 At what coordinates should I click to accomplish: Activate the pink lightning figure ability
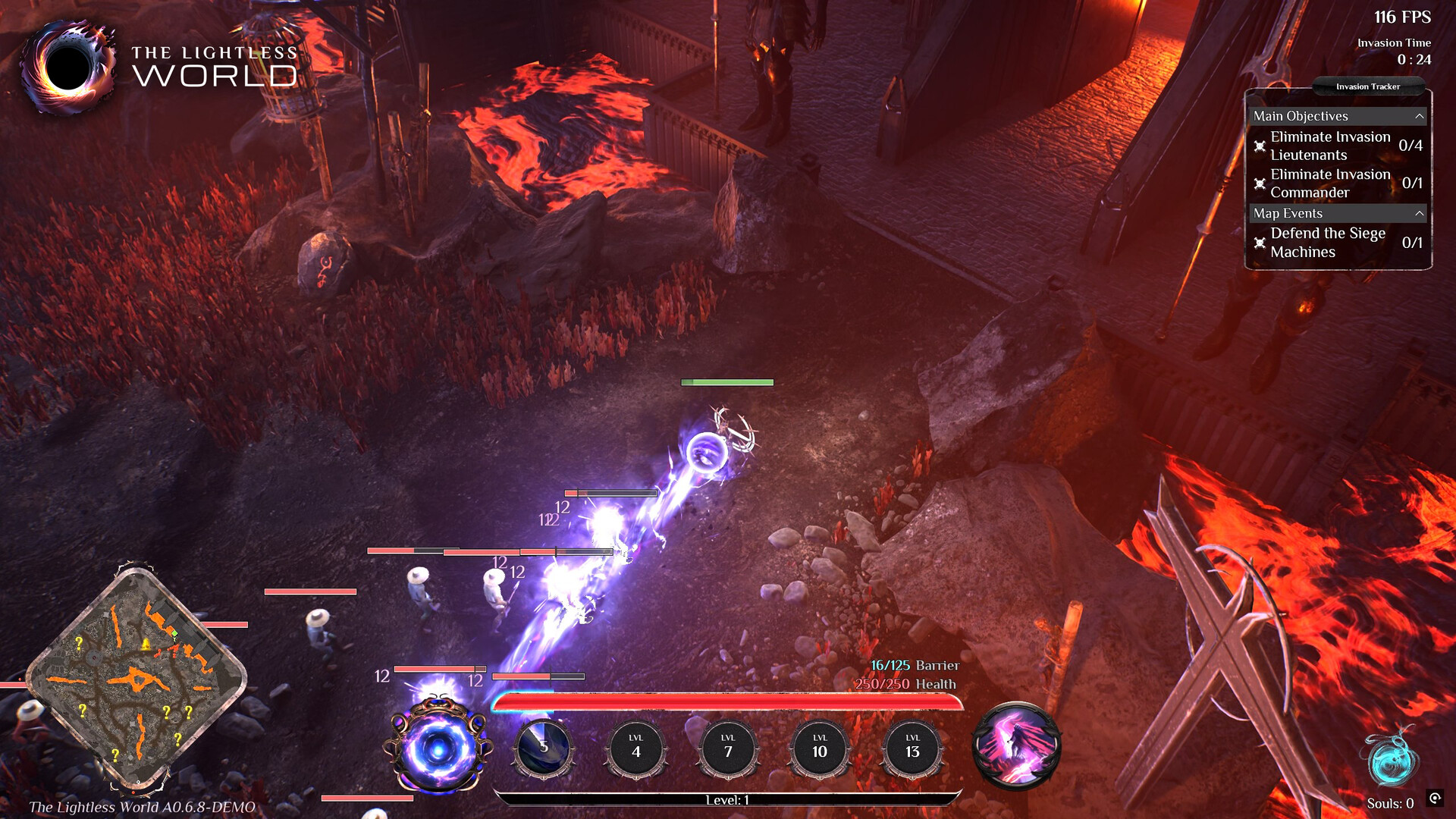(x=1016, y=746)
